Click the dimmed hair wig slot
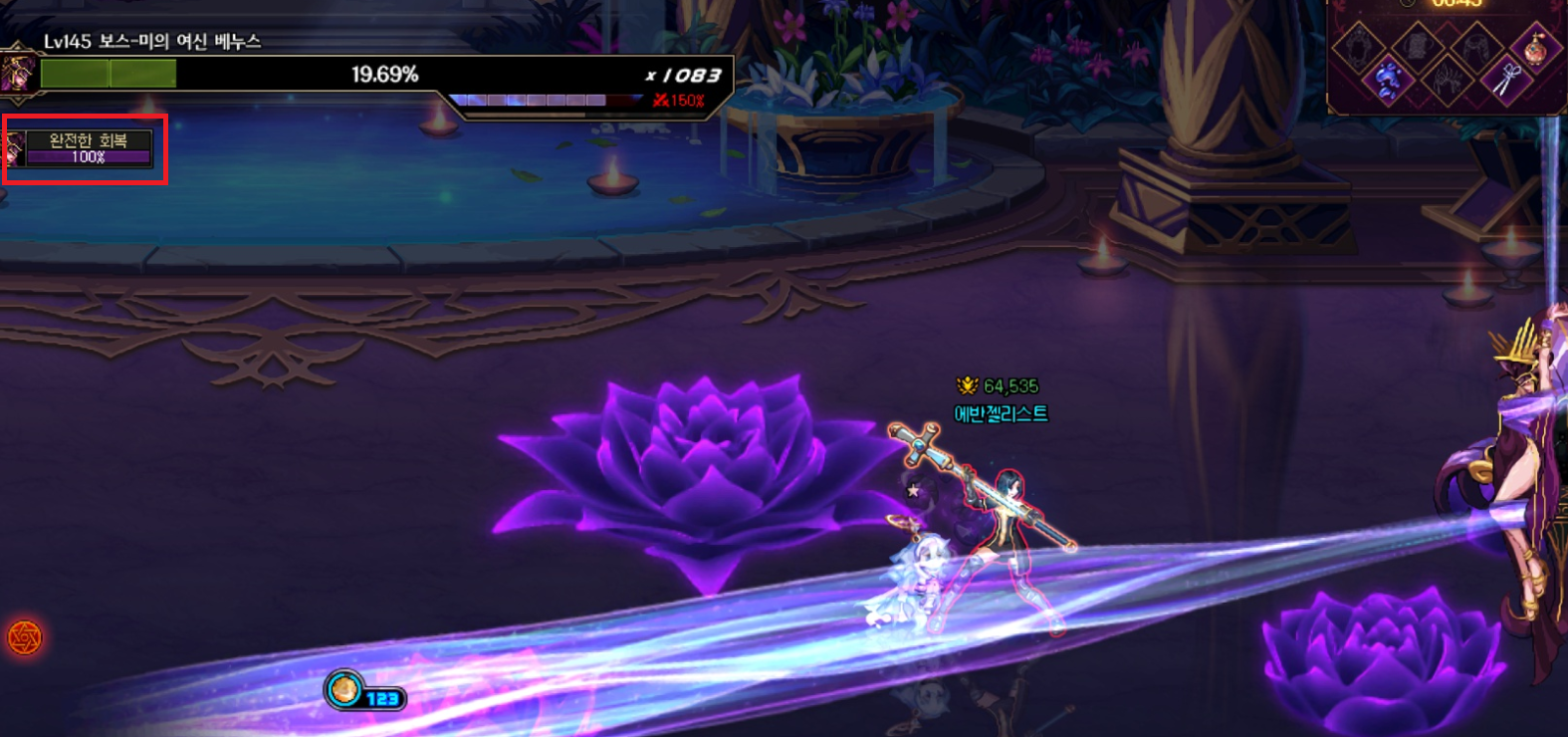This screenshot has height=737, width=1568. (1475, 46)
